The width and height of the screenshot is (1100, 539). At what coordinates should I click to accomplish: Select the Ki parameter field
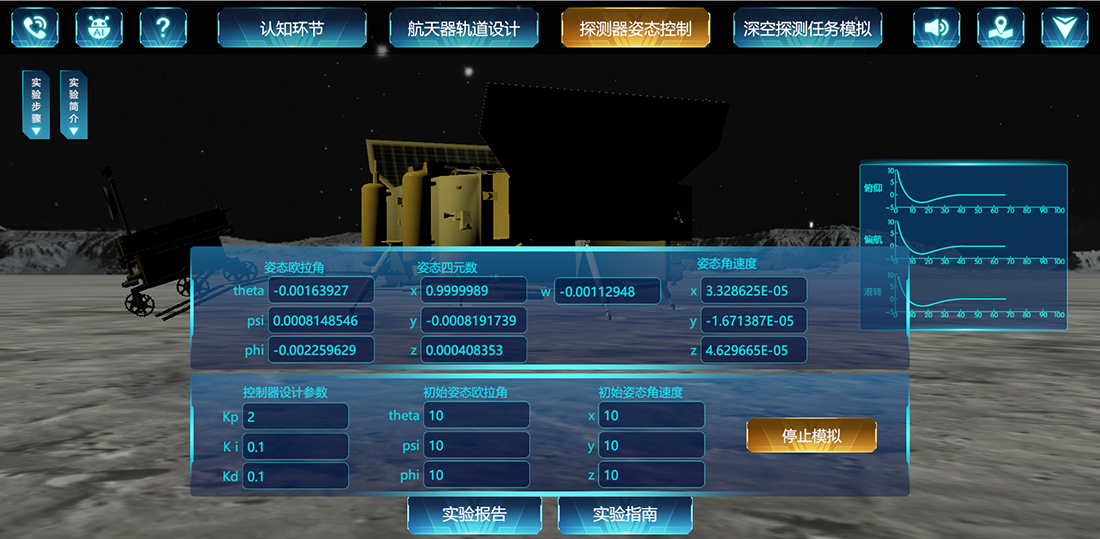(x=295, y=446)
